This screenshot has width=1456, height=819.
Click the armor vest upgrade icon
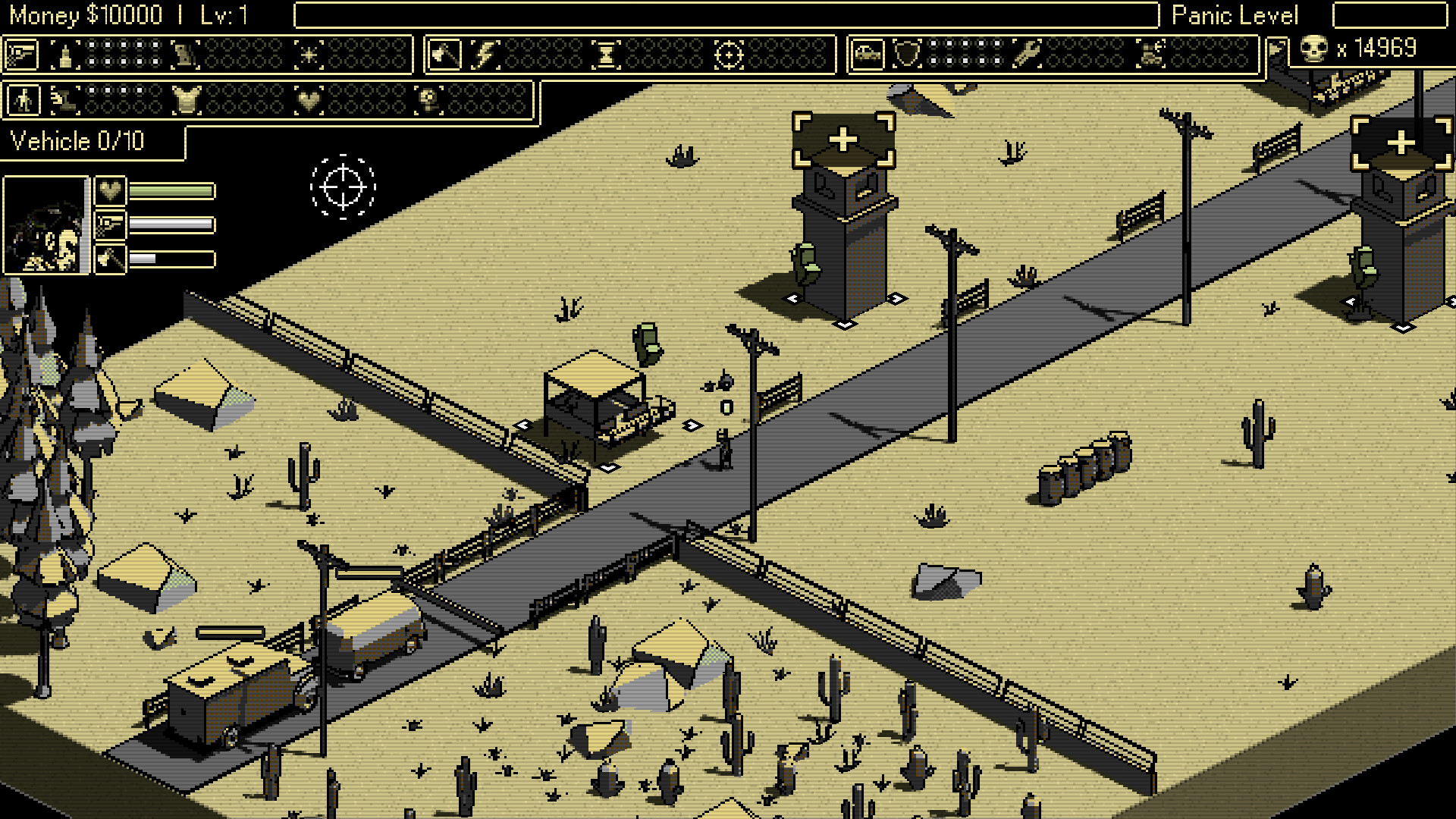click(x=185, y=99)
